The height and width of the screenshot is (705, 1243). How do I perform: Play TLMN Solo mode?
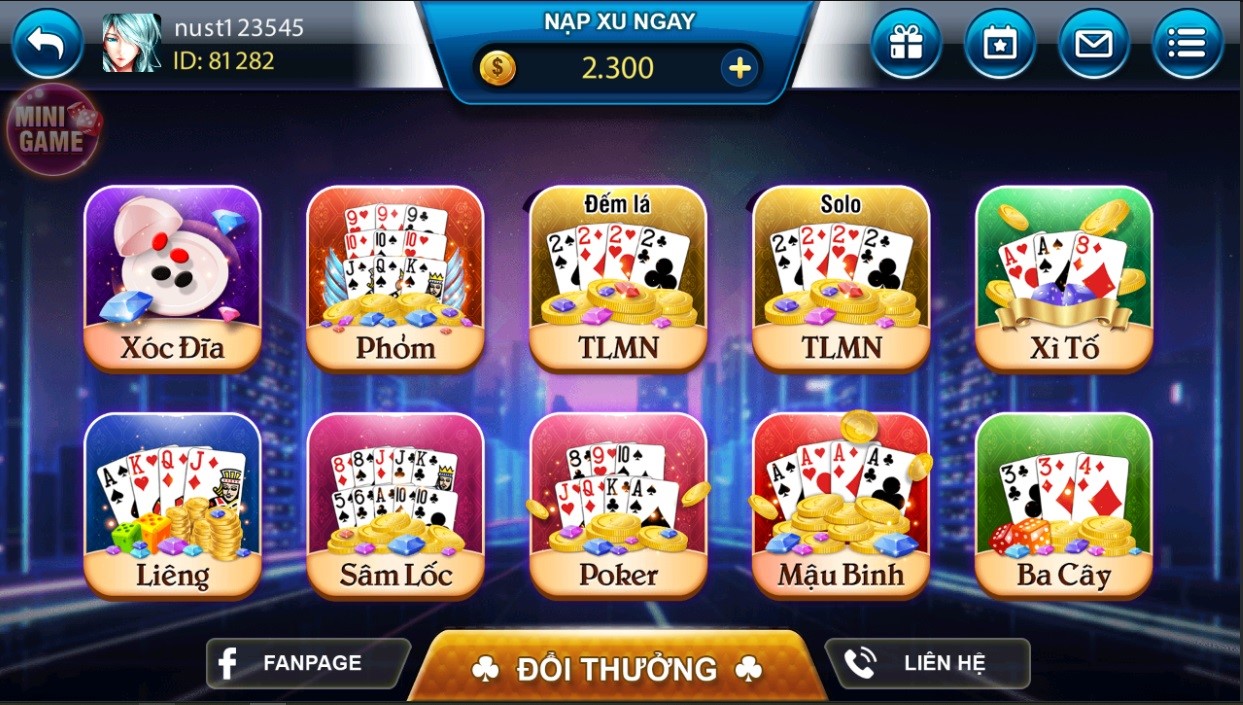[841, 277]
